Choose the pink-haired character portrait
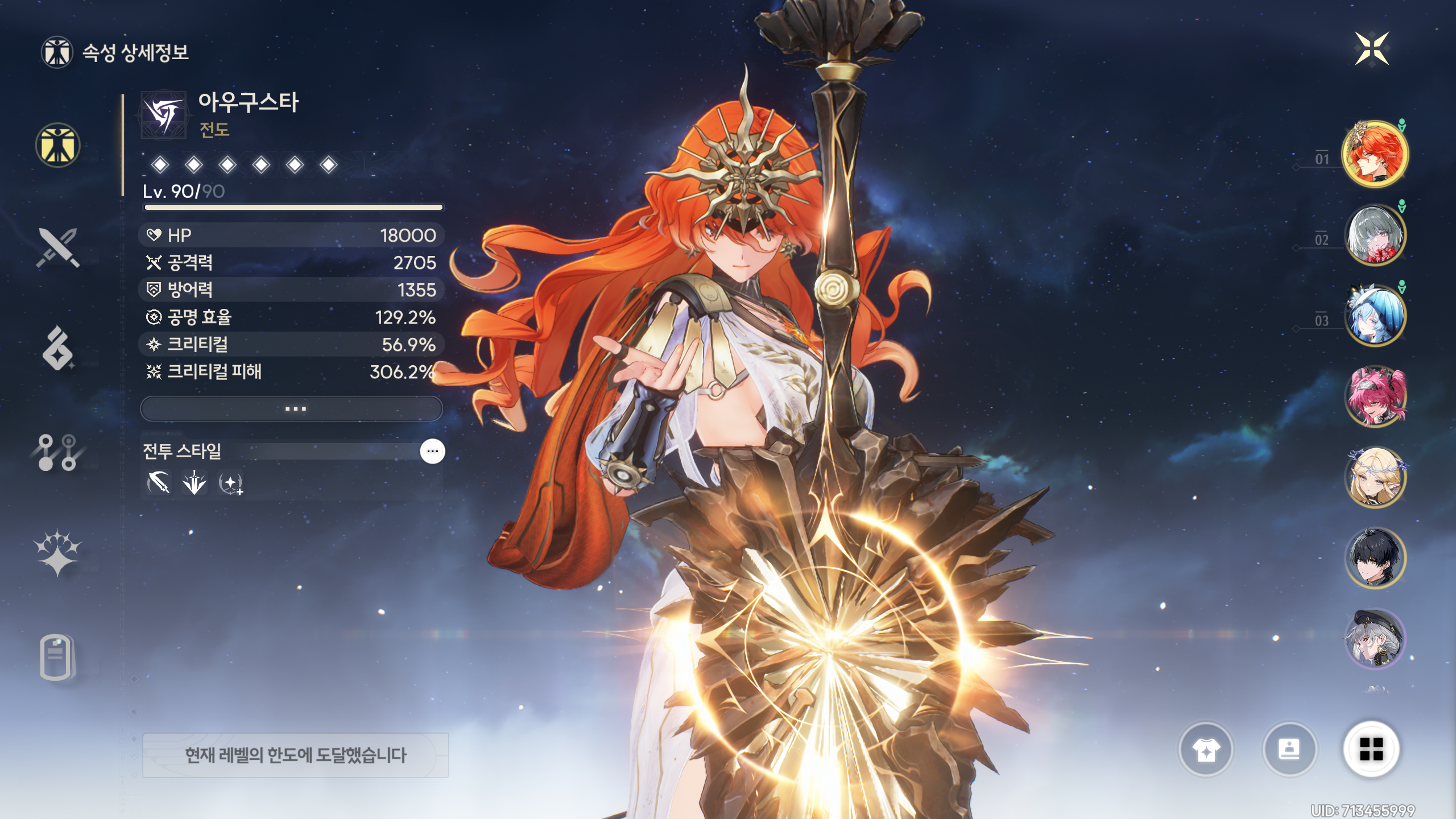Image resolution: width=1456 pixels, height=819 pixels. click(x=1375, y=396)
